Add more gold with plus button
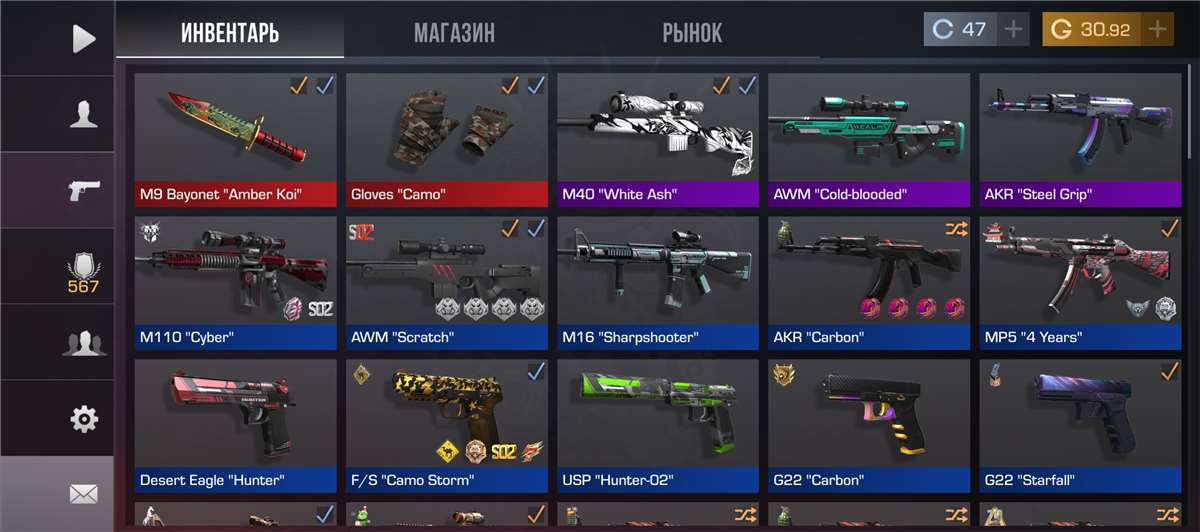 1158,30
